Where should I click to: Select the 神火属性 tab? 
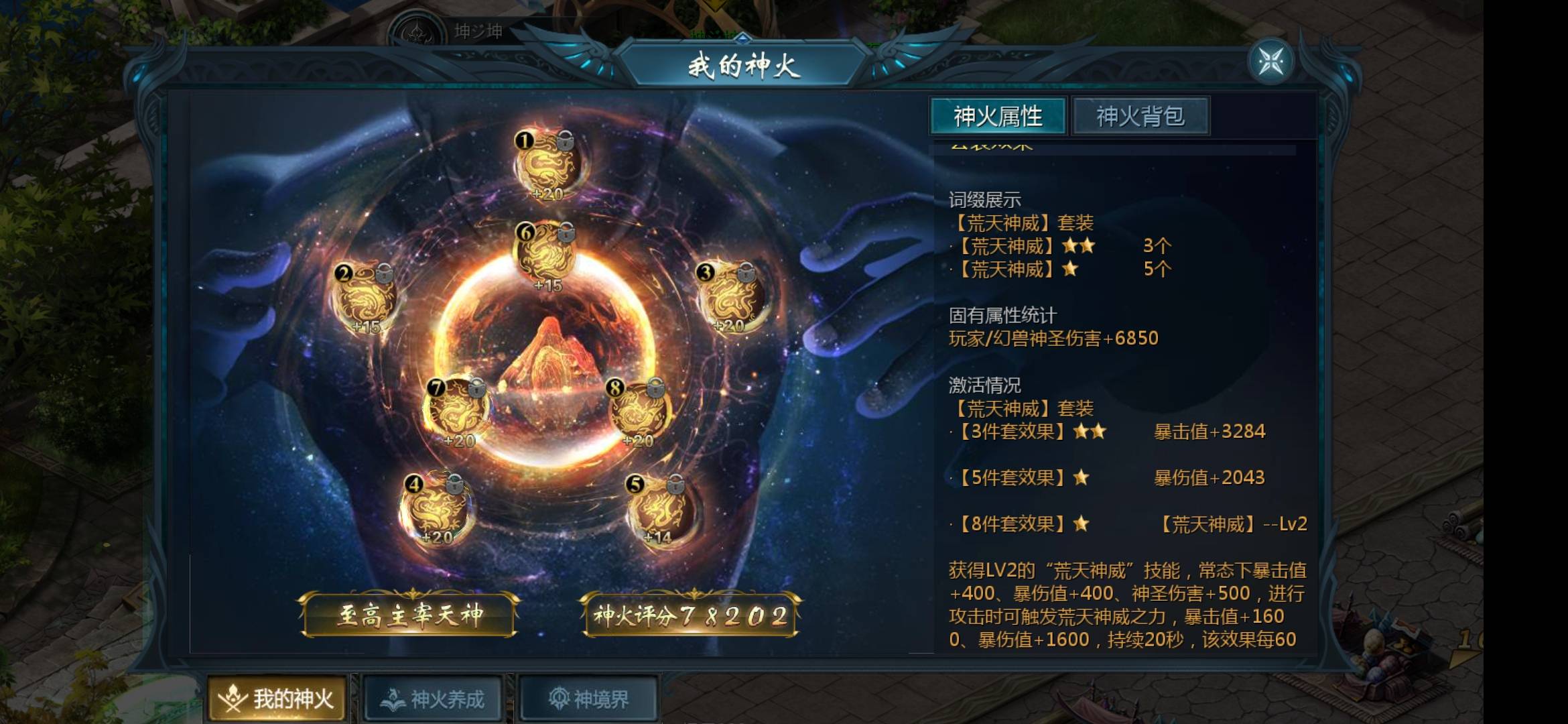point(998,115)
